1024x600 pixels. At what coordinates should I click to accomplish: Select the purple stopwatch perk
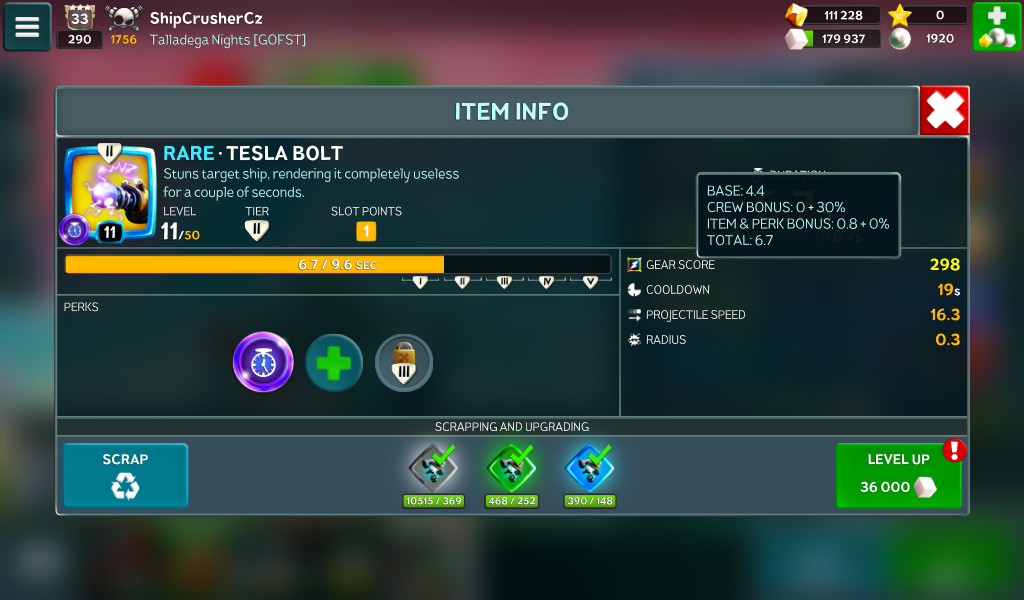pos(263,362)
